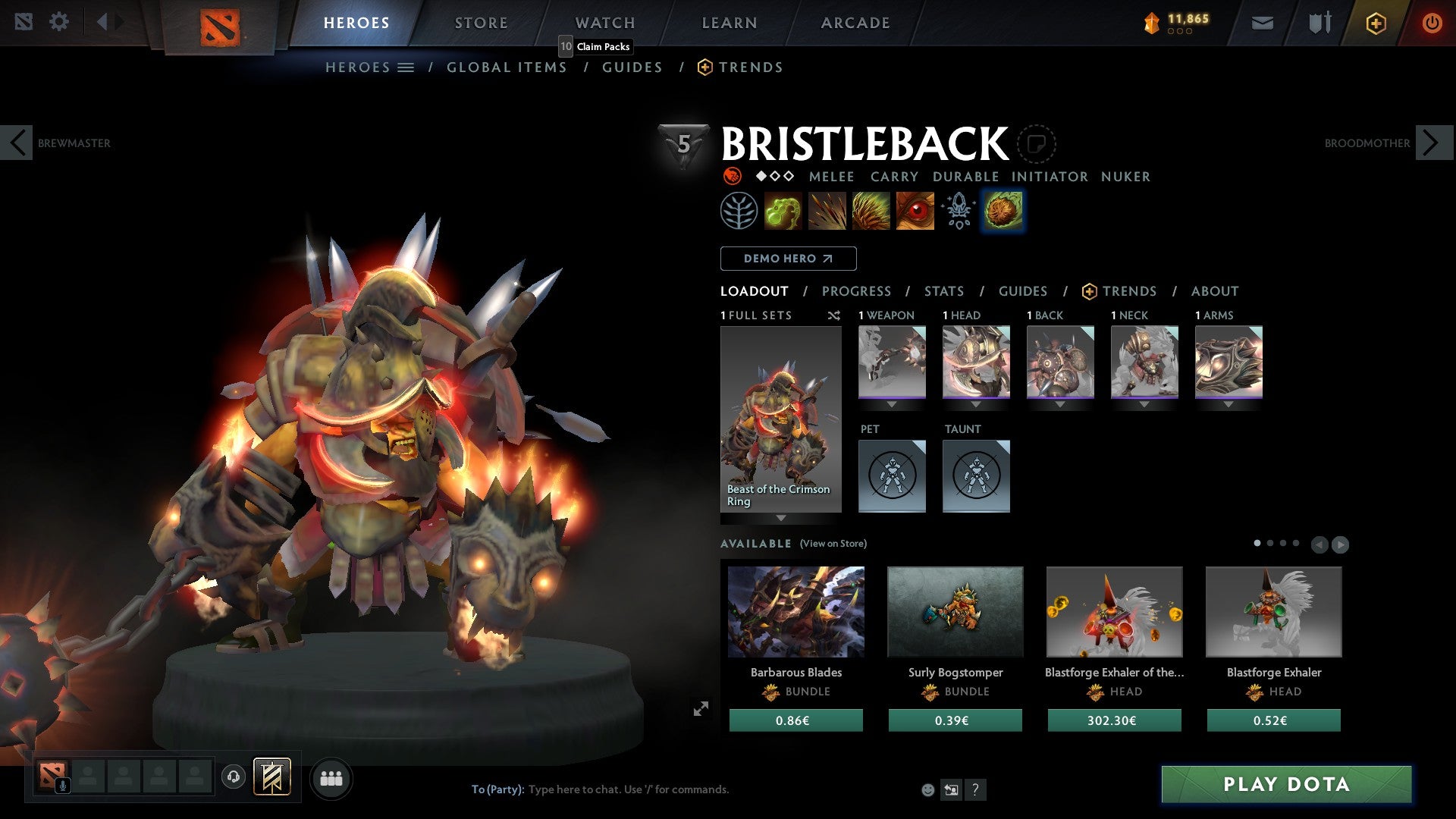Screen dimensions: 1456x819
Task: Switch to the STATS tab
Action: point(943,290)
